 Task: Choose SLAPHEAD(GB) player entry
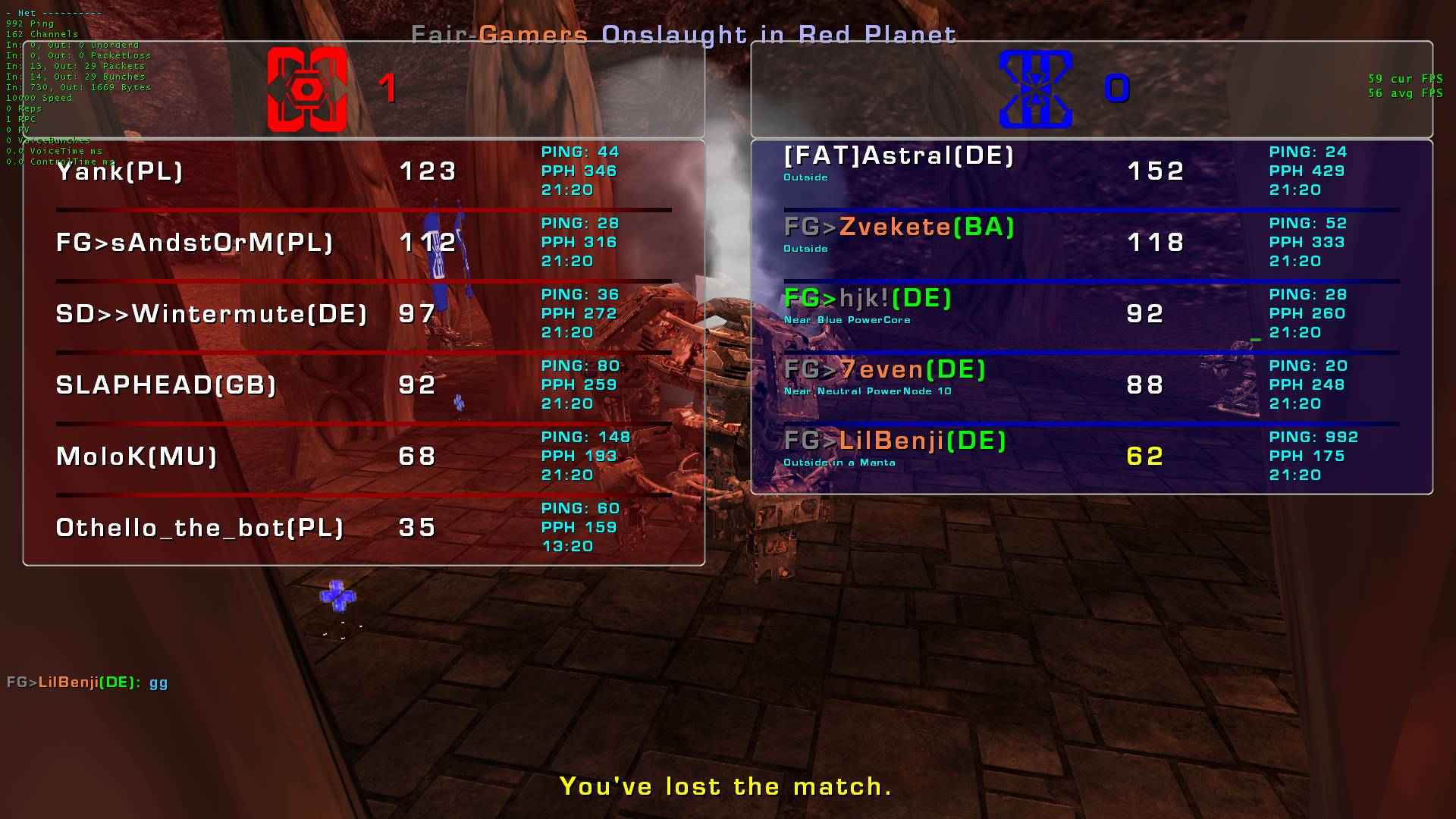[166, 385]
